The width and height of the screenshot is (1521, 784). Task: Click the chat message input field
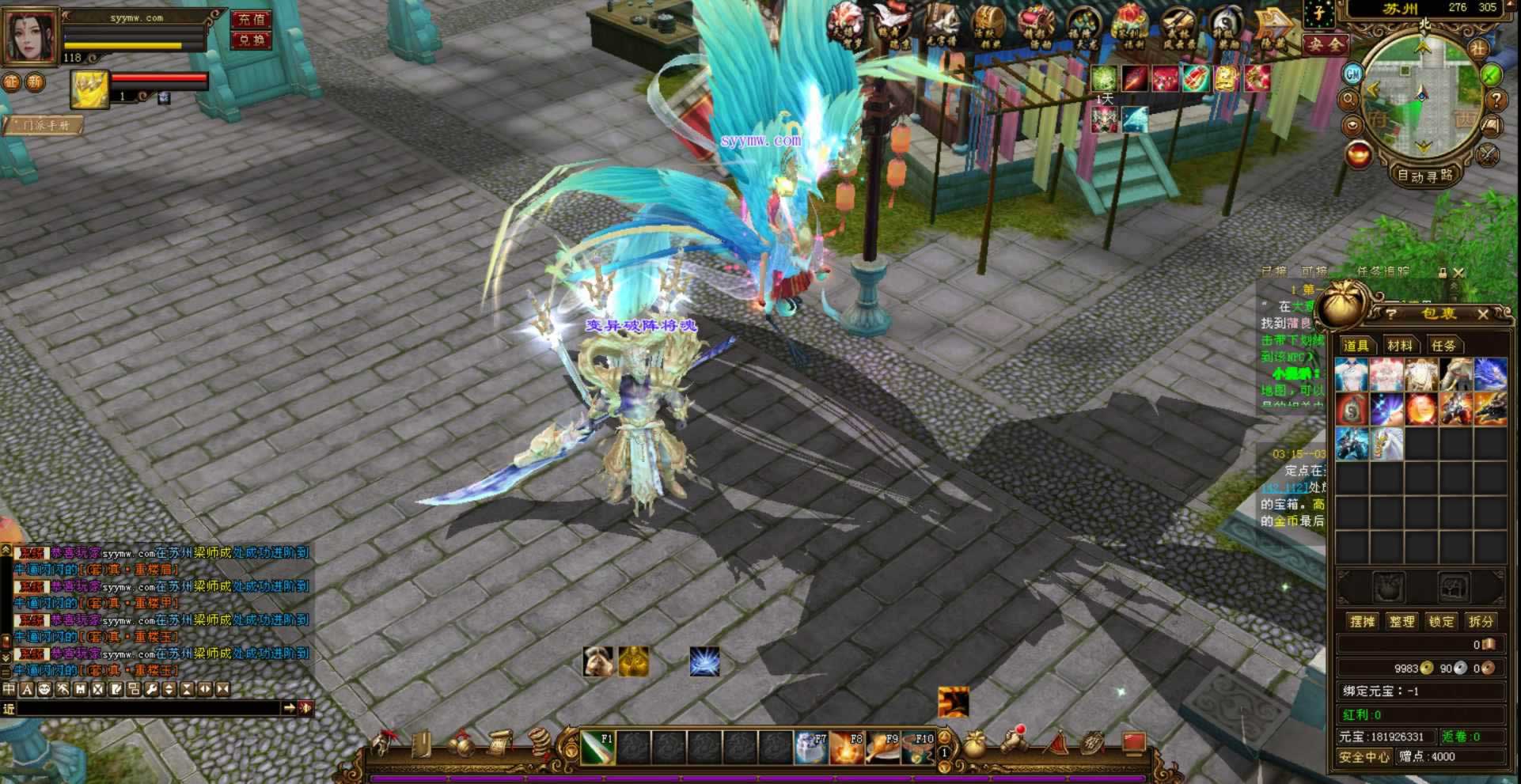150,708
